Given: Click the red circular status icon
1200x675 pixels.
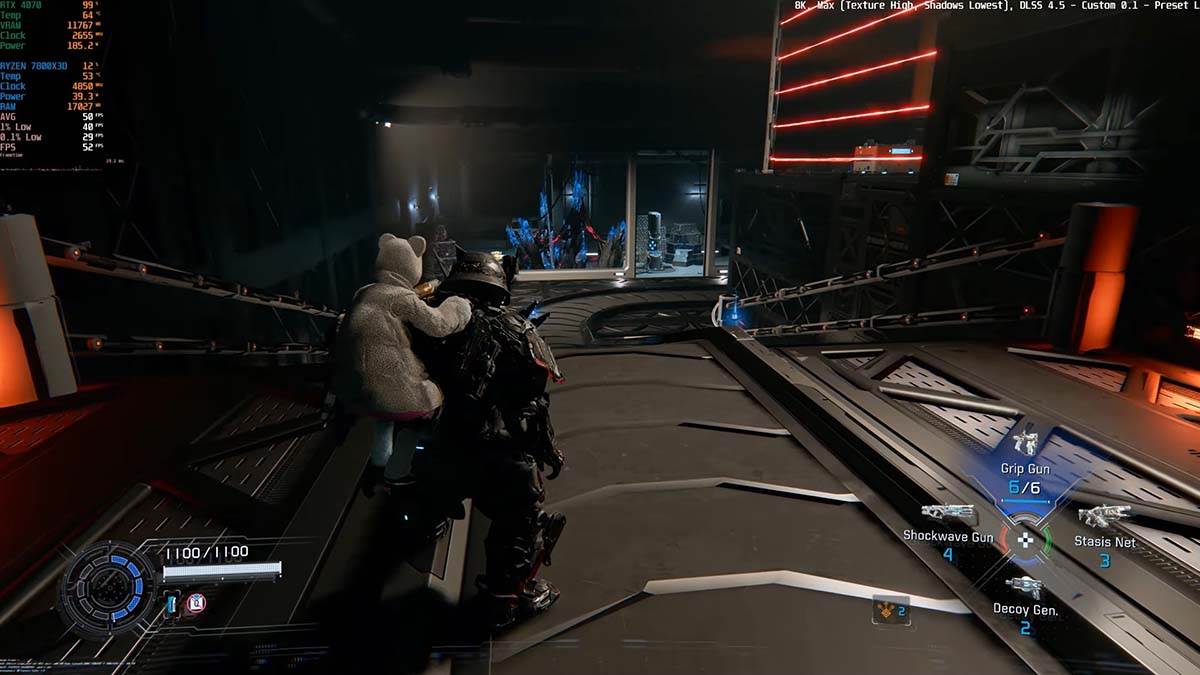Looking at the screenshot, I should click(x=195, y=603).
